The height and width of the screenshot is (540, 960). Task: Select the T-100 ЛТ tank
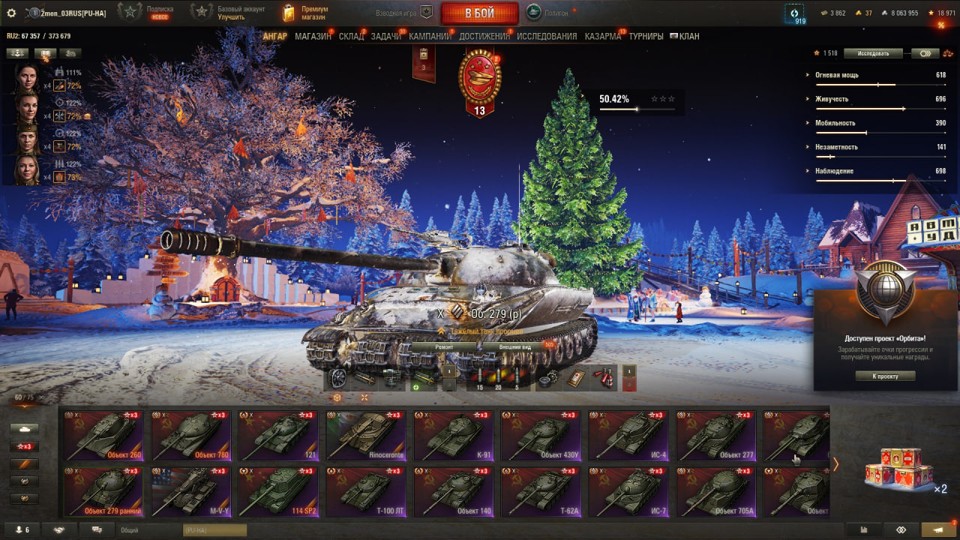click(x=366, y=492)
